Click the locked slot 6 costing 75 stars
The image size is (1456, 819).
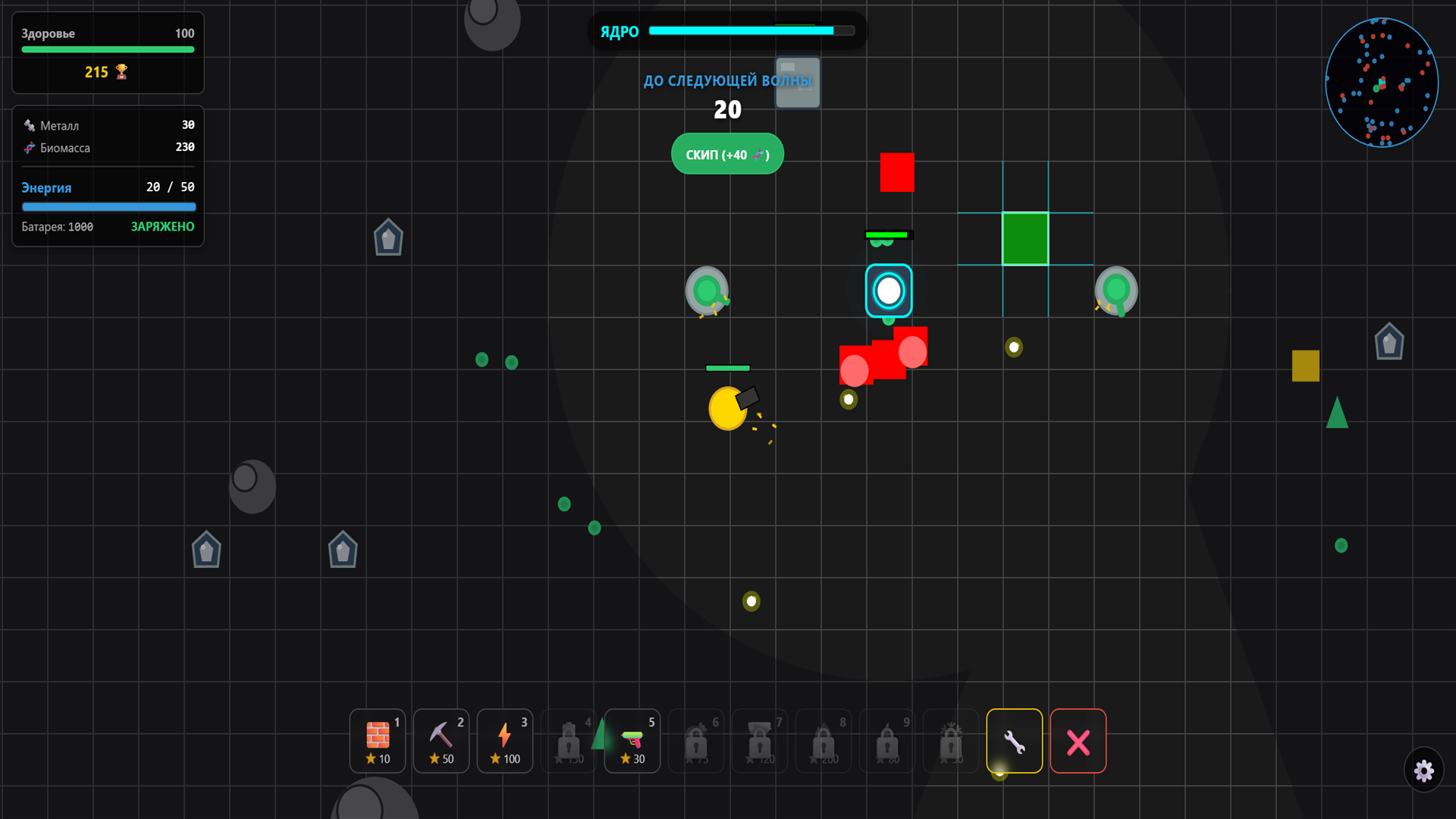pos(695,741)
